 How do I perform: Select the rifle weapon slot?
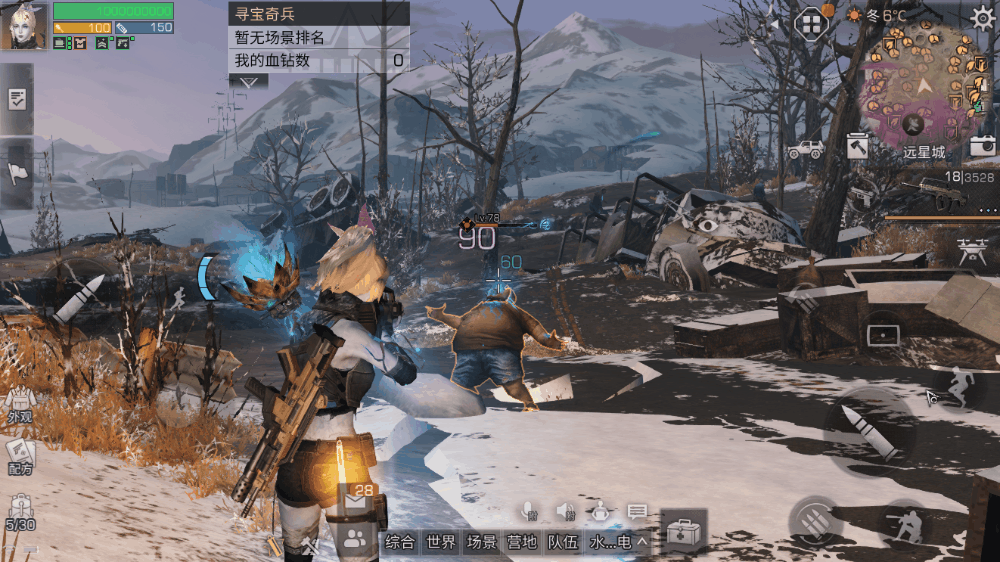pyautogui.click(x=940, y=196)
